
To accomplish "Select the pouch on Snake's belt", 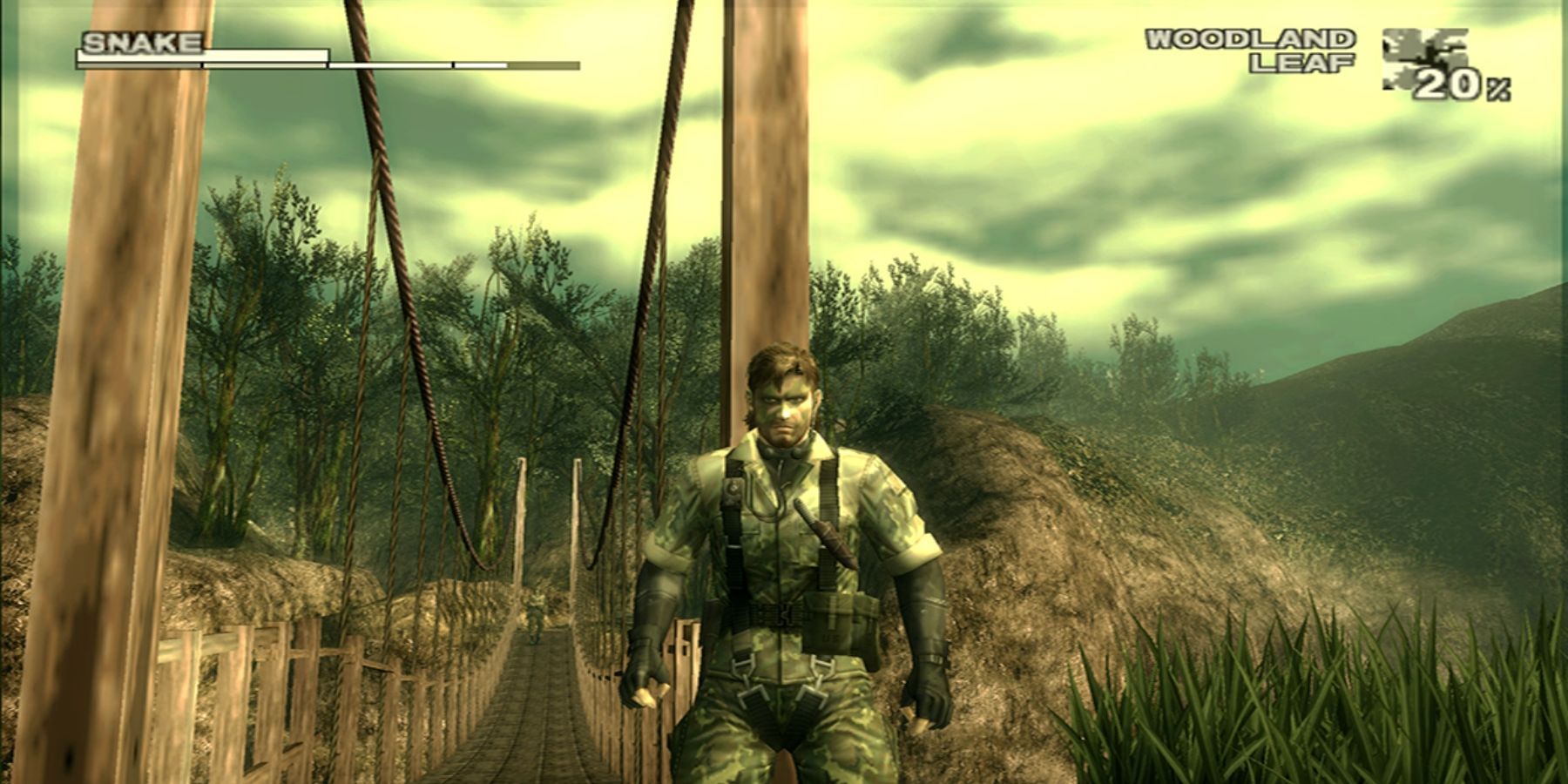I will tap(841, 623).
